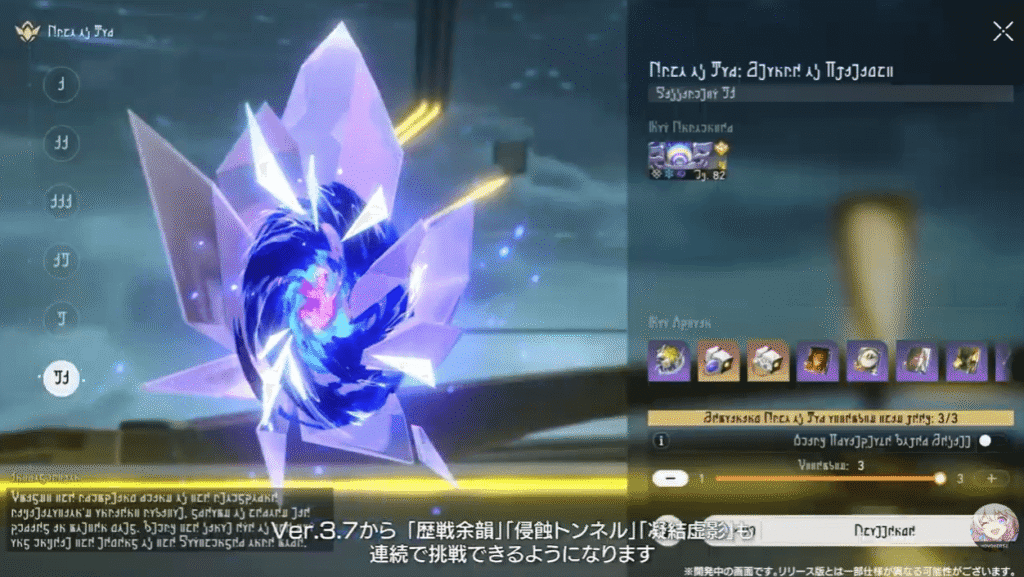The height and width of the screenshot is (577, 1024).
Task: Decrease challenge count with minus button
Action: [x=669, y=479]
